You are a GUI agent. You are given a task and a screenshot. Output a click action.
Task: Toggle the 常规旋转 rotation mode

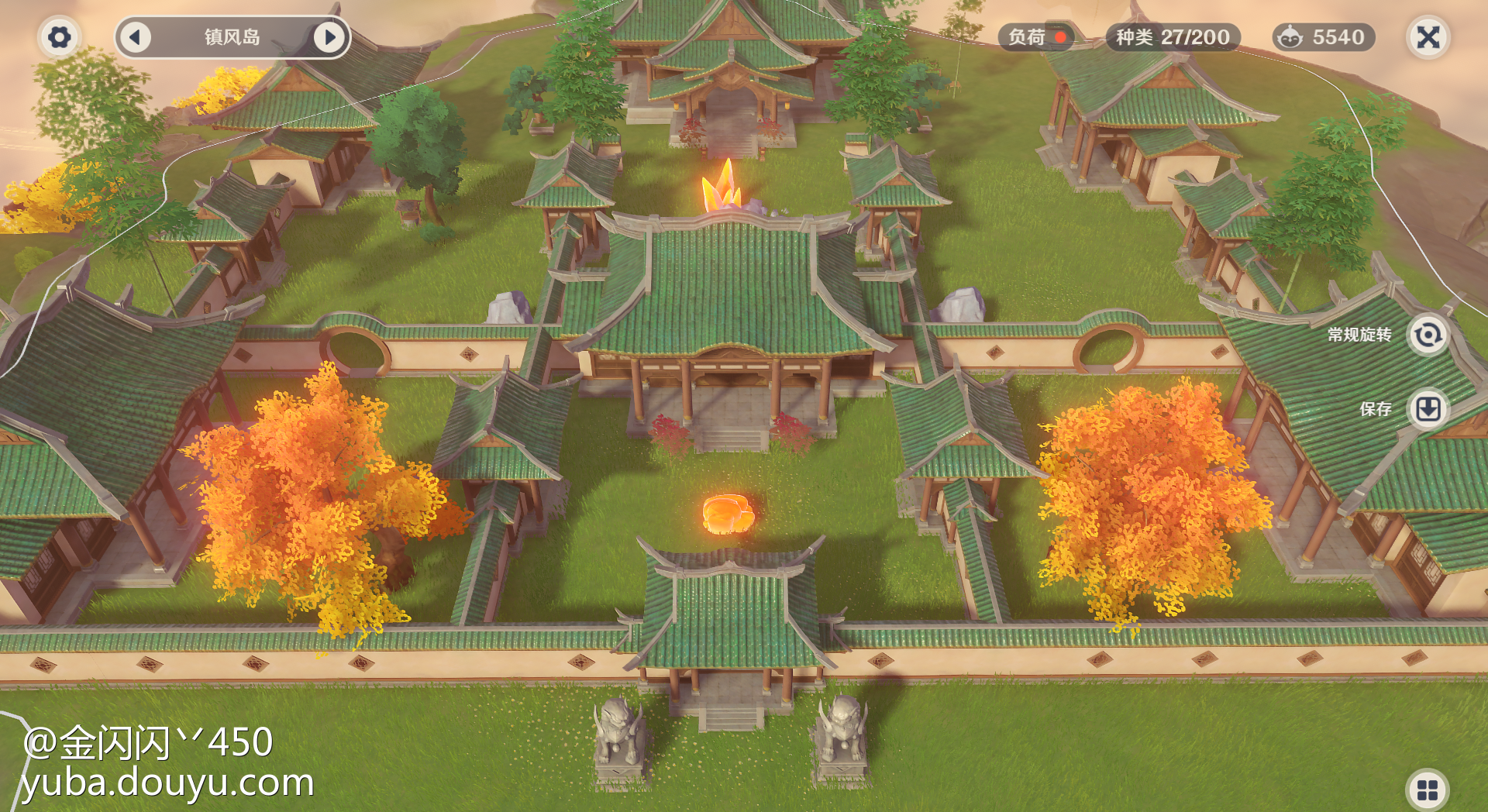[1427, 335]
